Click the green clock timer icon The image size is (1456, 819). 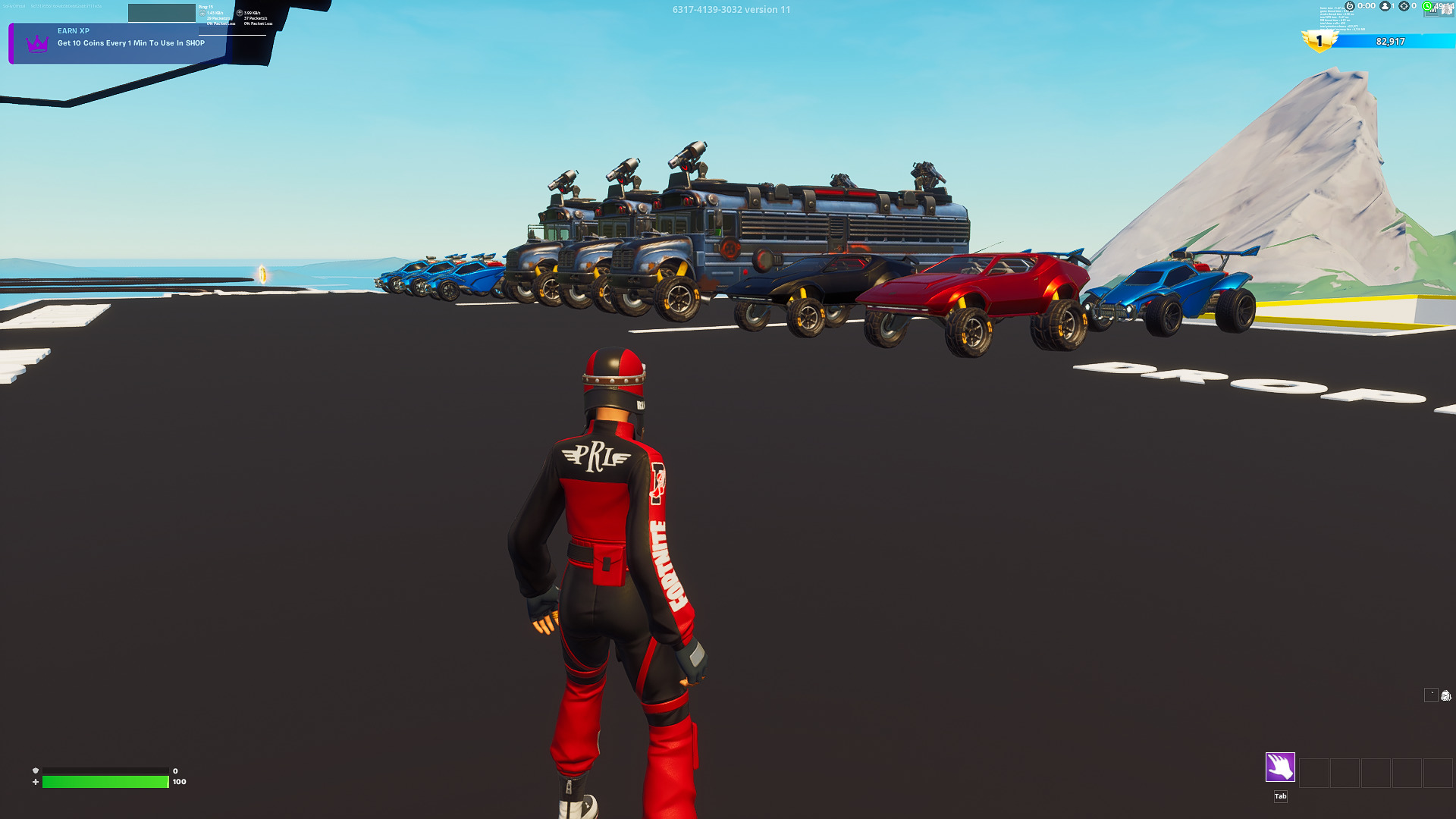tap(1427, 6)
